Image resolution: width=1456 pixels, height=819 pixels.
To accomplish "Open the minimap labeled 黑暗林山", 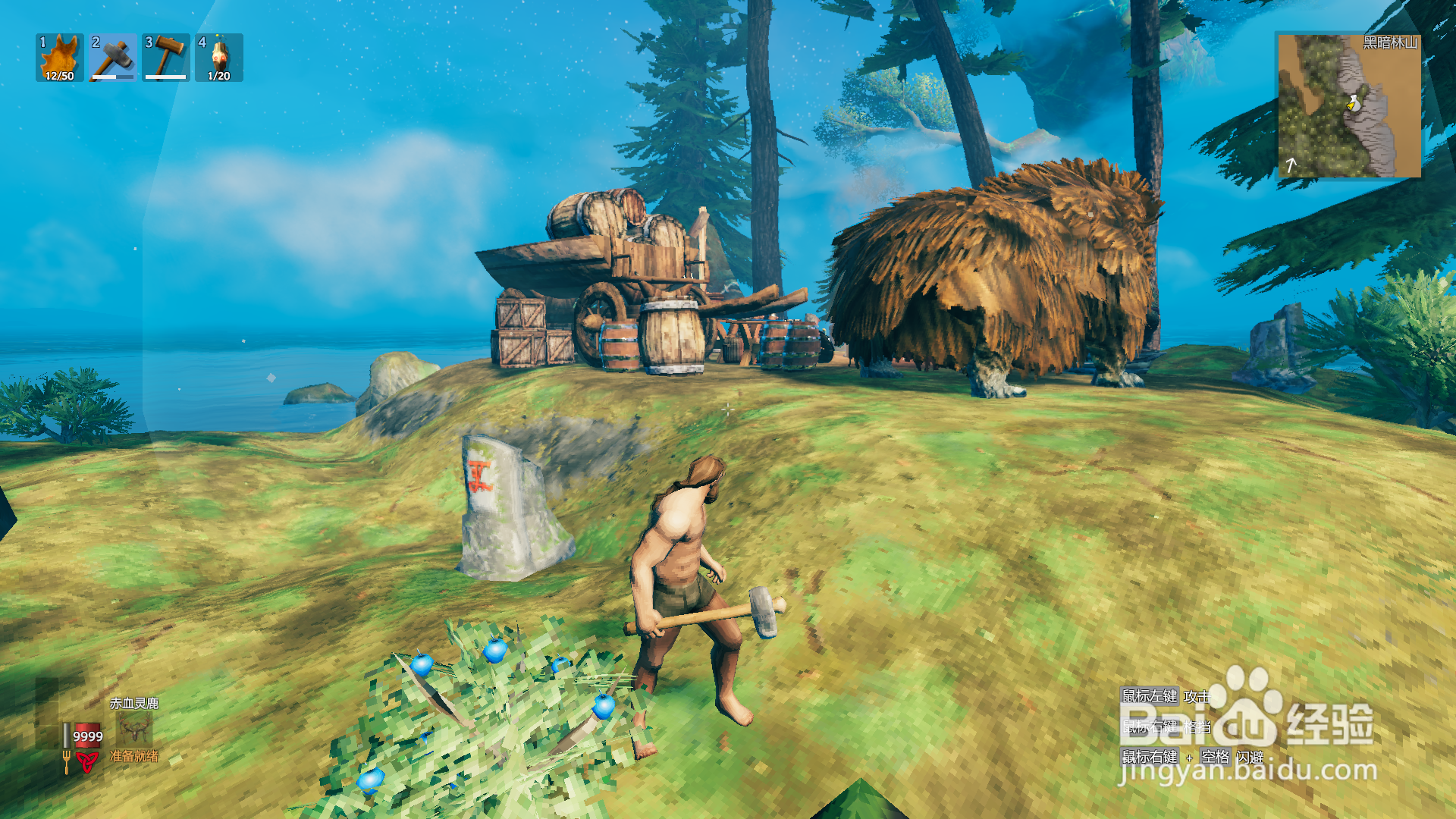I will coord(1349,105).
